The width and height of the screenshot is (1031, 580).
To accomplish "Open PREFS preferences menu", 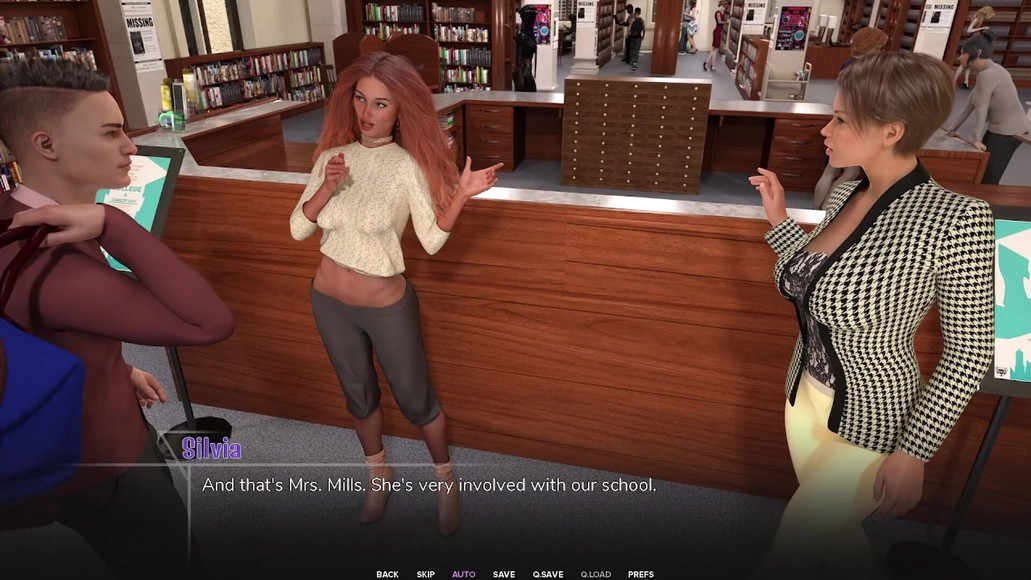I will 640,574.
